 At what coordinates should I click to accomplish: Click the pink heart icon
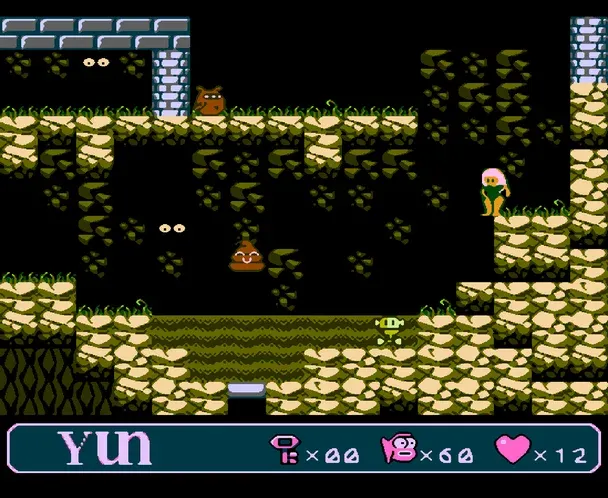click(x=511, y=452)
